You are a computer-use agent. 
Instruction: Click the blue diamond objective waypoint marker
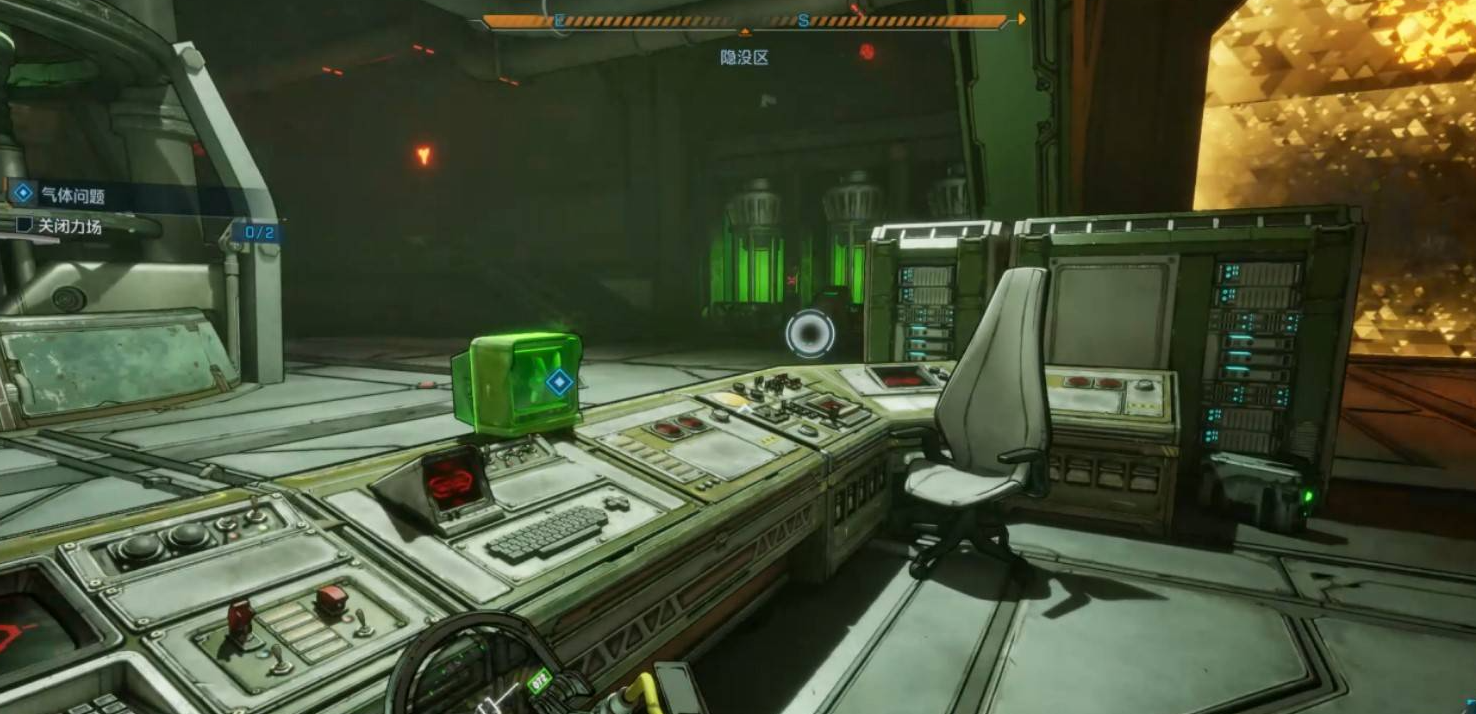pos(558,380)
